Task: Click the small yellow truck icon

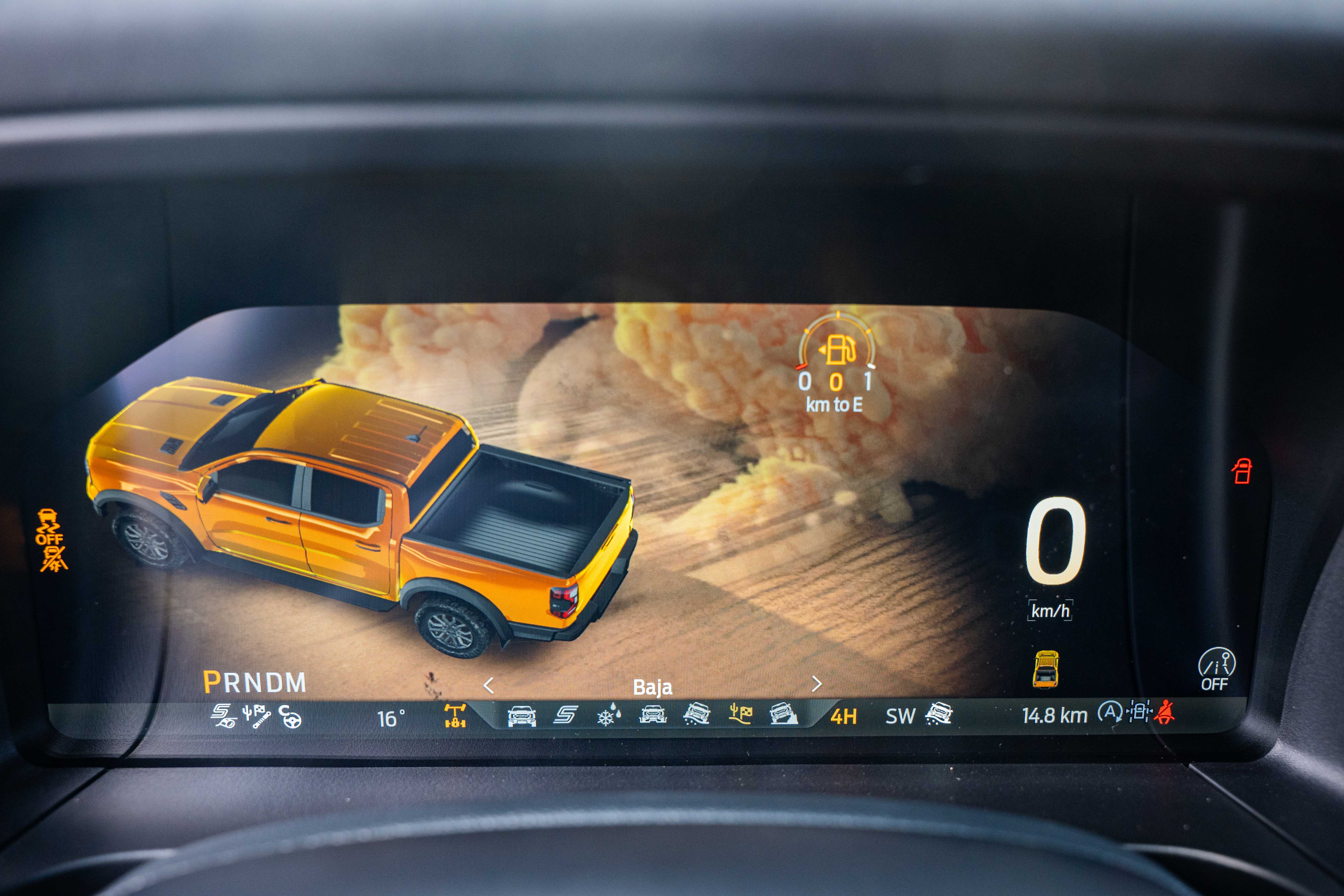Action: 1045,669
